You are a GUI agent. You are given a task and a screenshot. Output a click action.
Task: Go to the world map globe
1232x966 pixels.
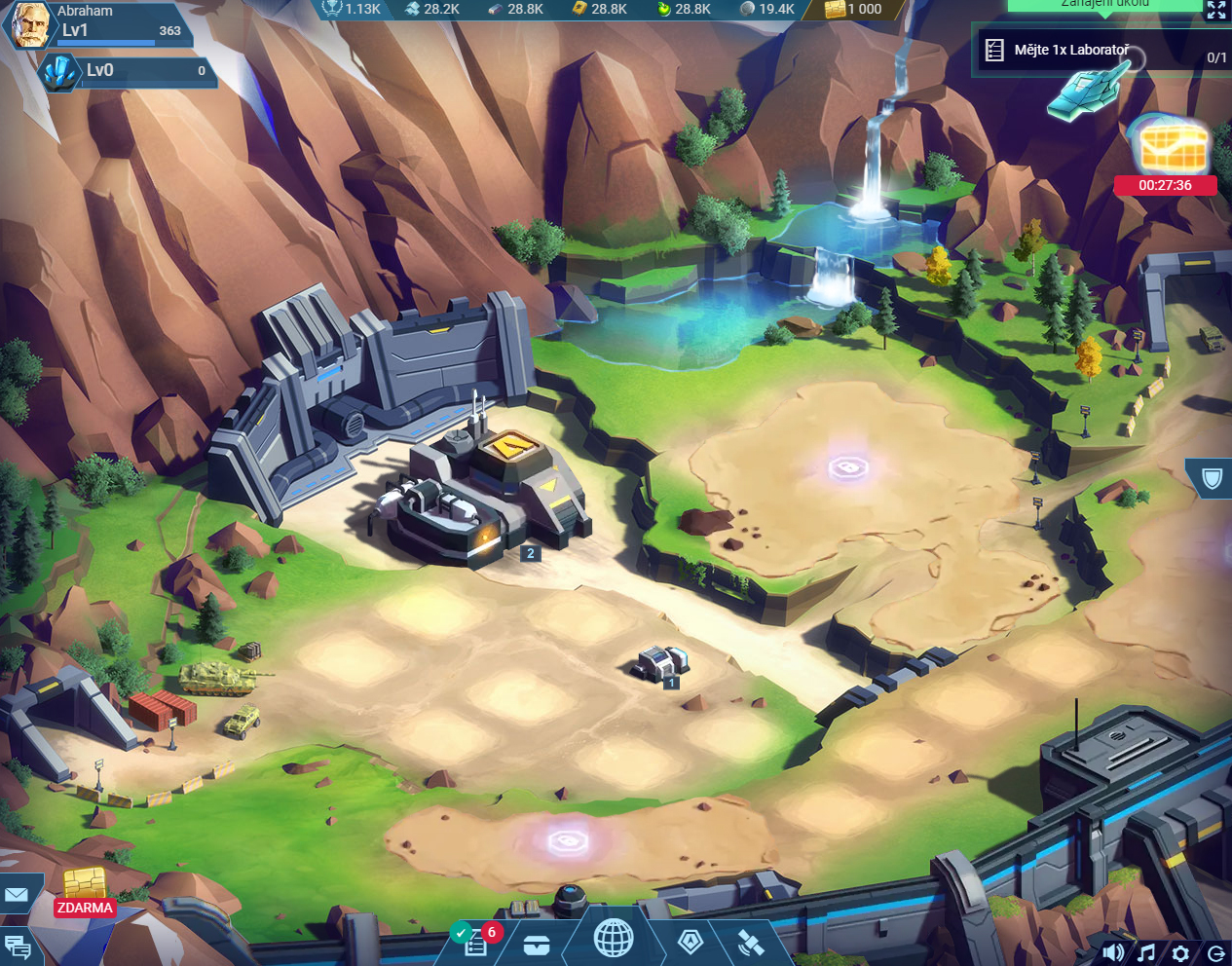tap(614, 939)
